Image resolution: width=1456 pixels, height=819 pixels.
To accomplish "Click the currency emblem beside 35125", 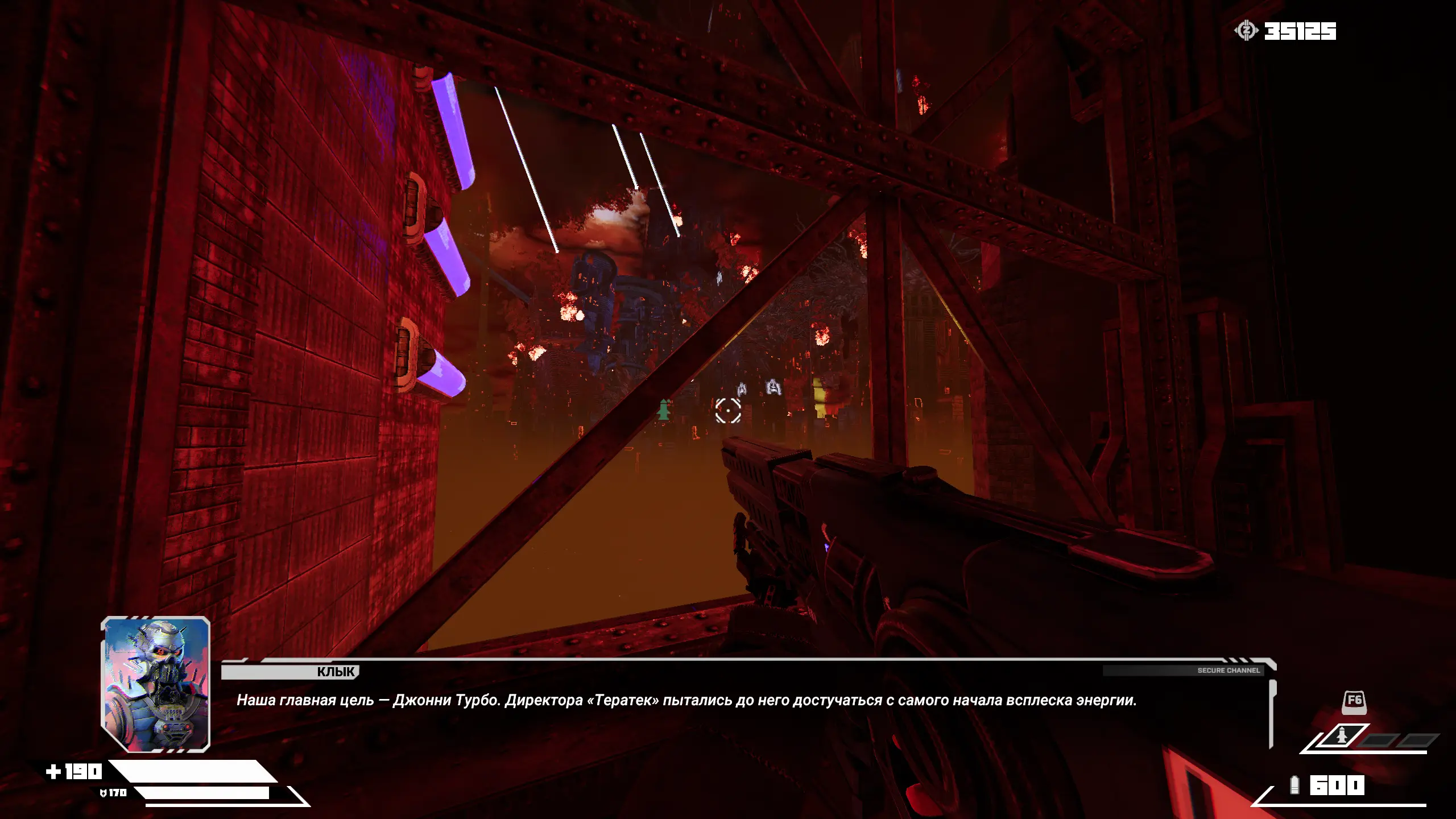I will coord(1246,31).
